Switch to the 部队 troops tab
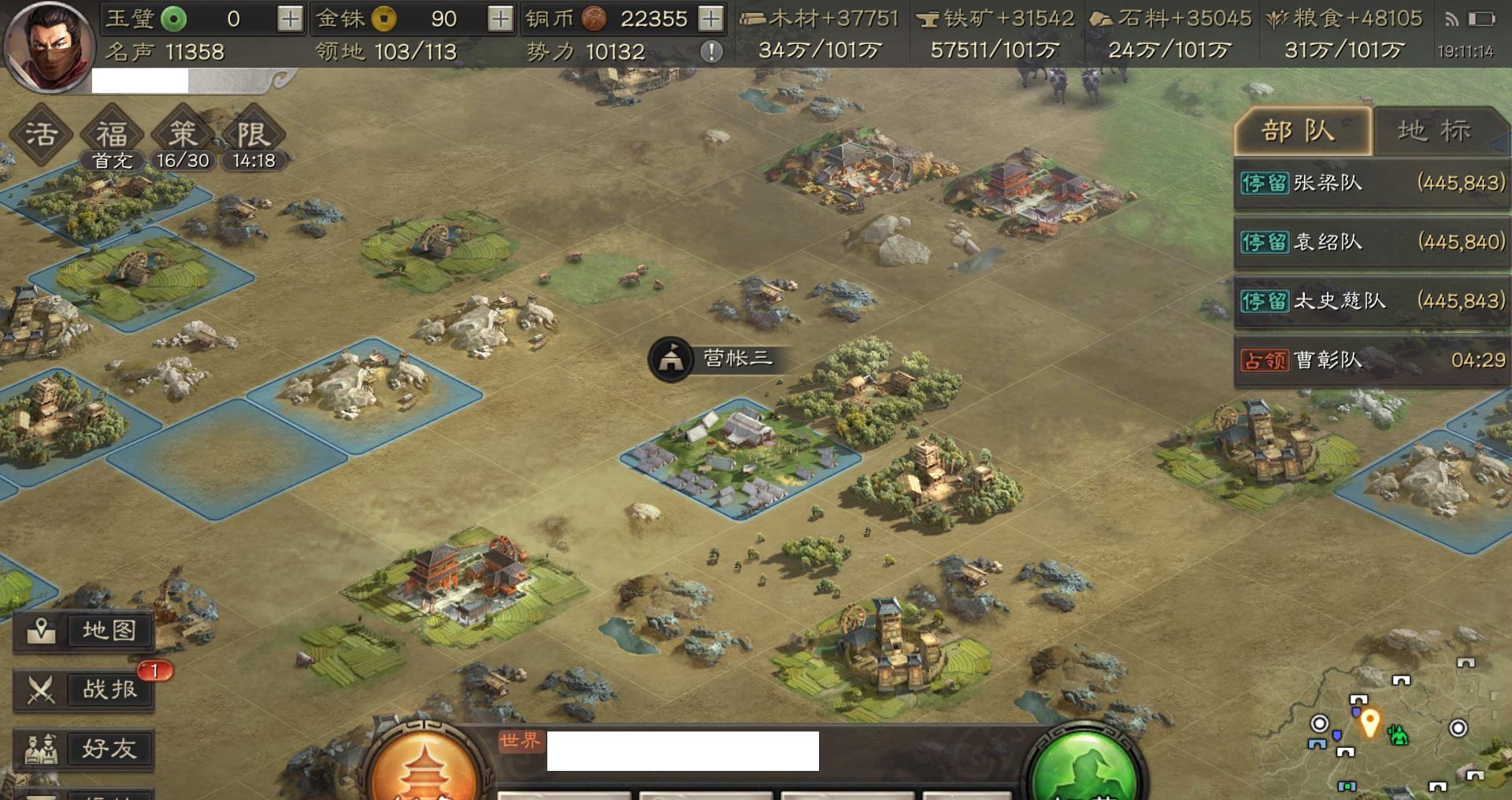1512x800 pixels. click(x=1301, y=131)
